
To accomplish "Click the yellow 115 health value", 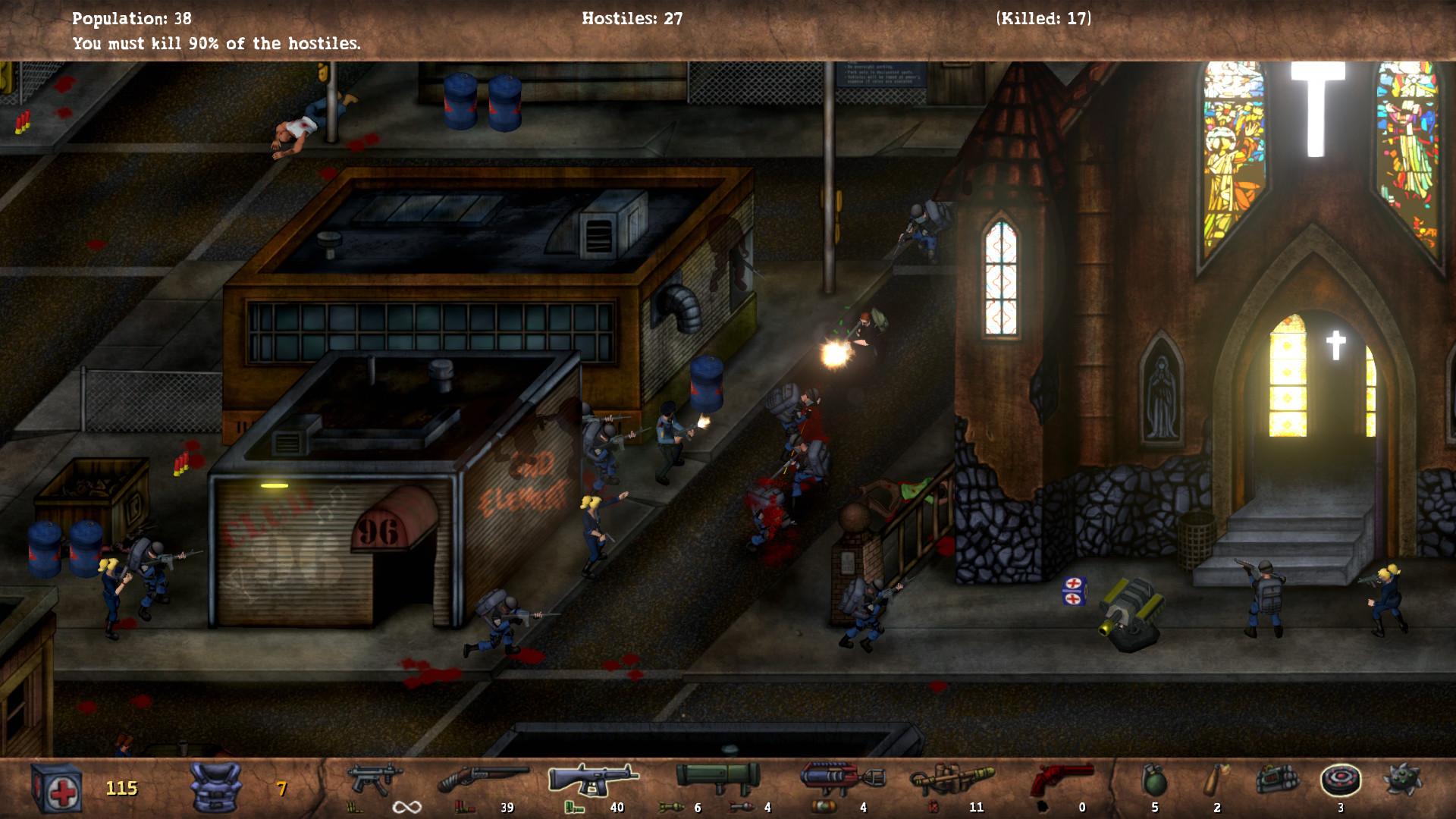I will [121, 789].
